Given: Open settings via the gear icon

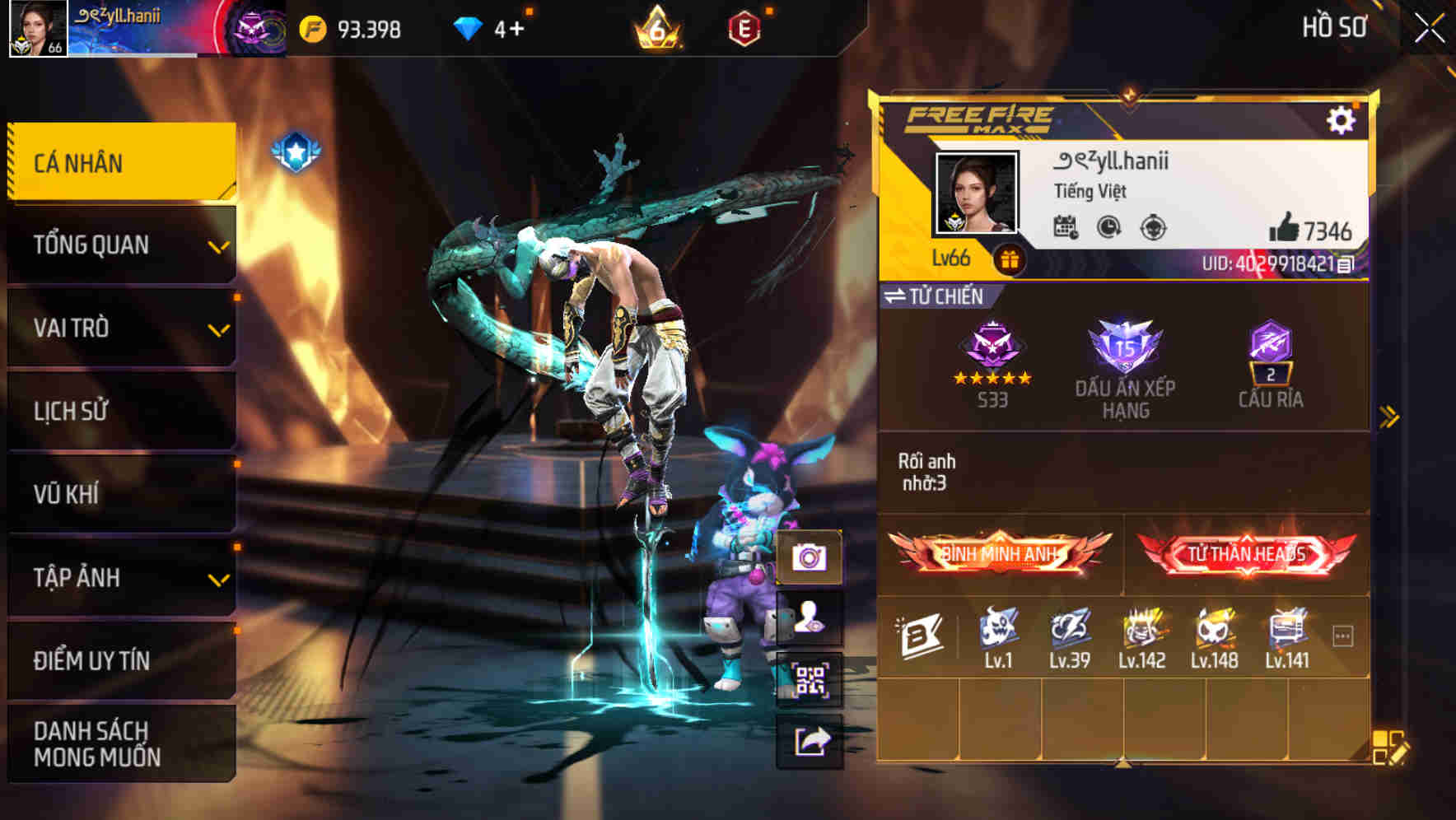Looking at the screenshot, I should click(x=1342, y=120).
